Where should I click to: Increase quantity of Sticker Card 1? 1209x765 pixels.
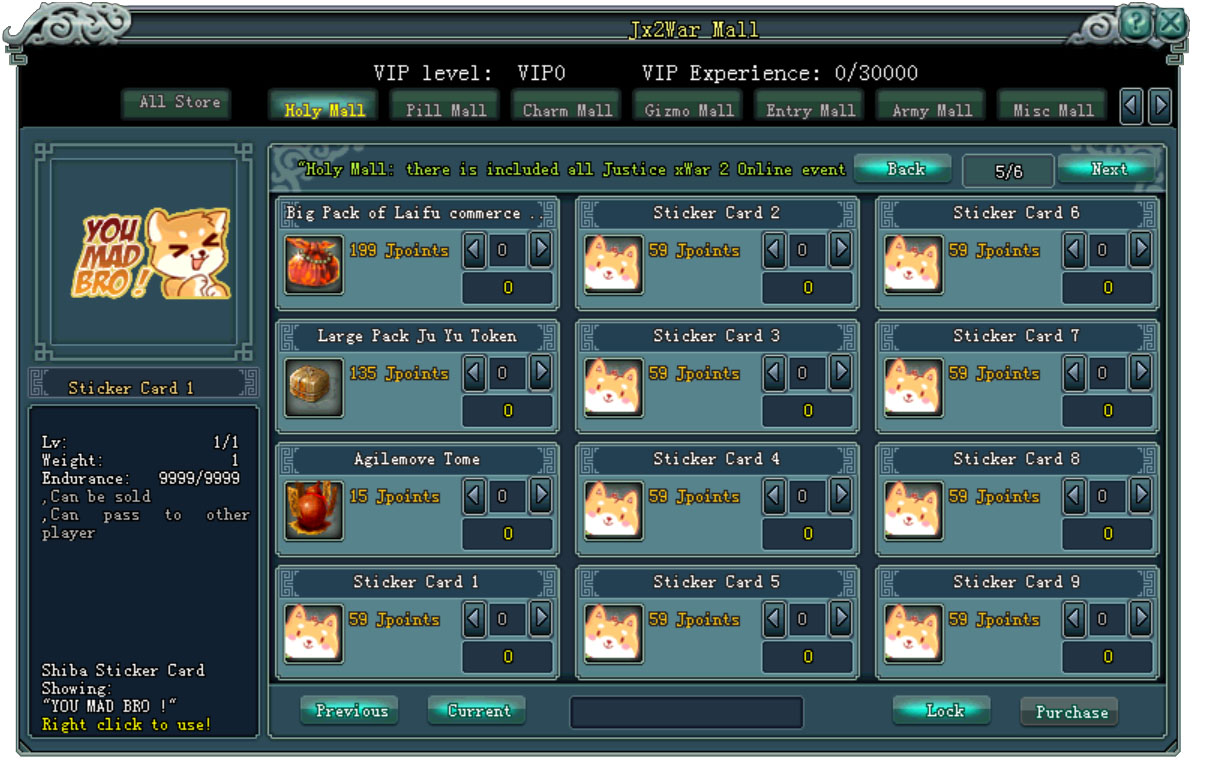[540, 619]
